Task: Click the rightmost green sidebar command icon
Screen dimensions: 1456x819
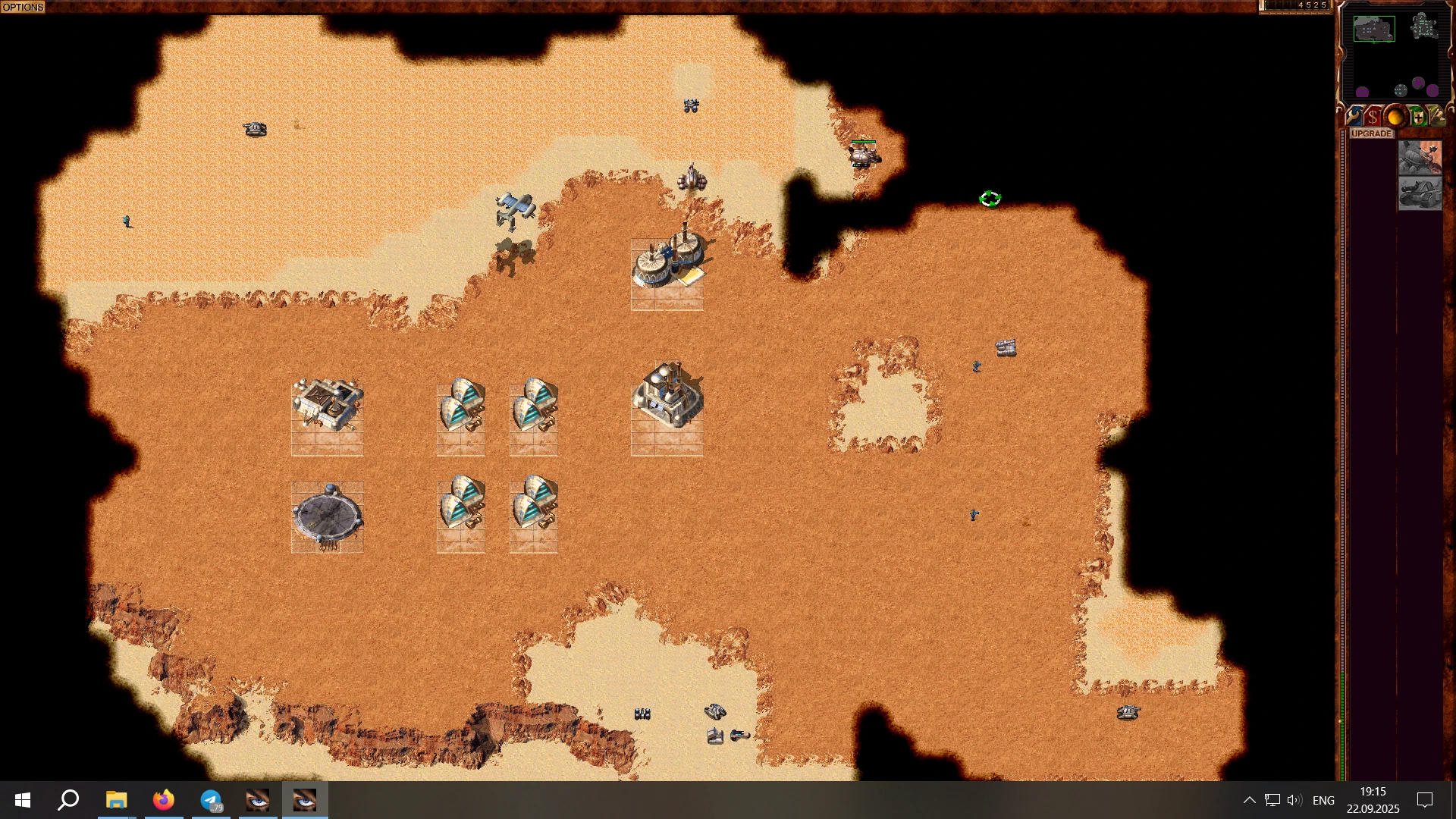Action: point(1437,117)
